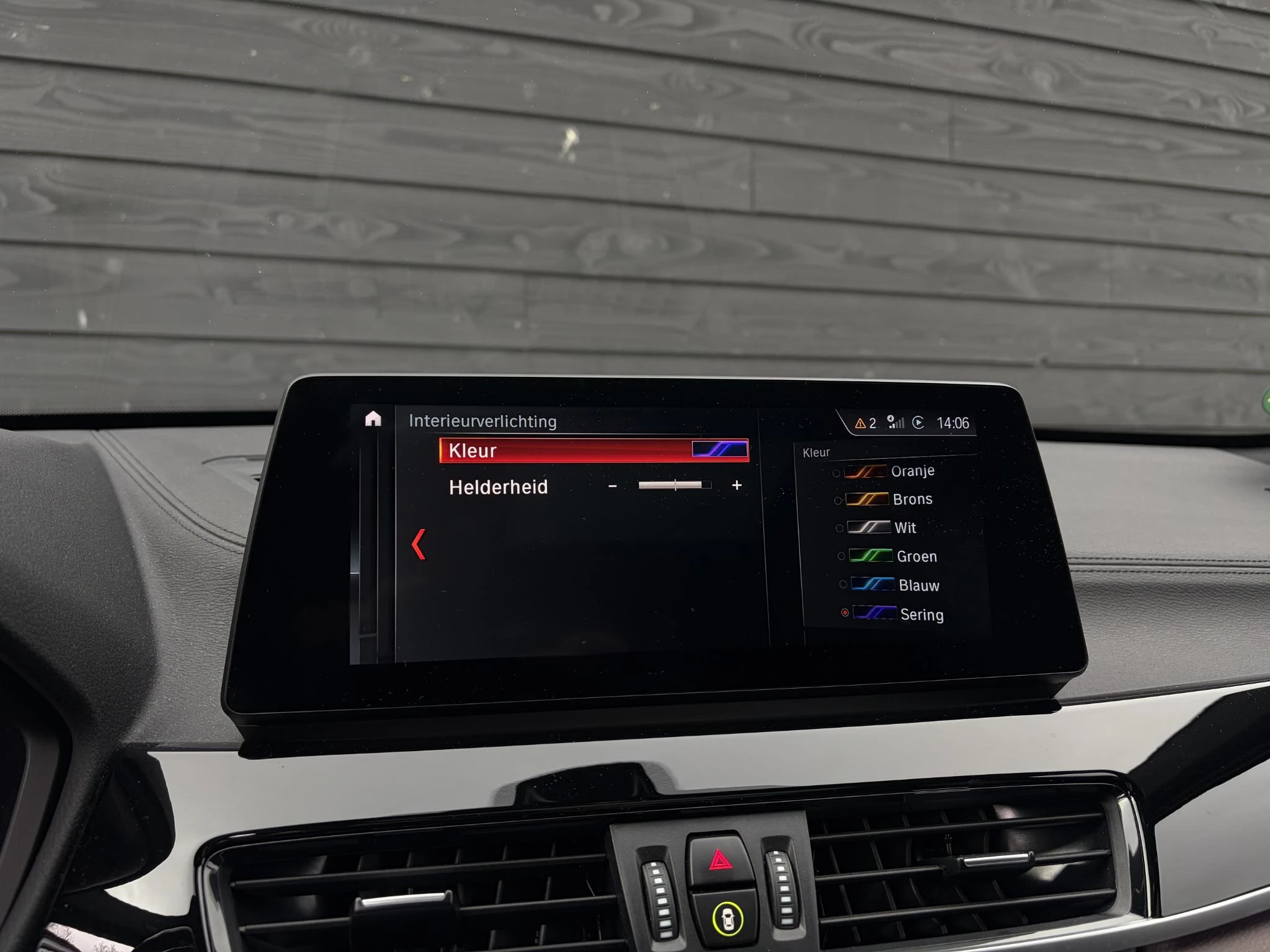Tap the signal strength indicator icon
The width and height of the screenshot is (1270, 952).
895,422
